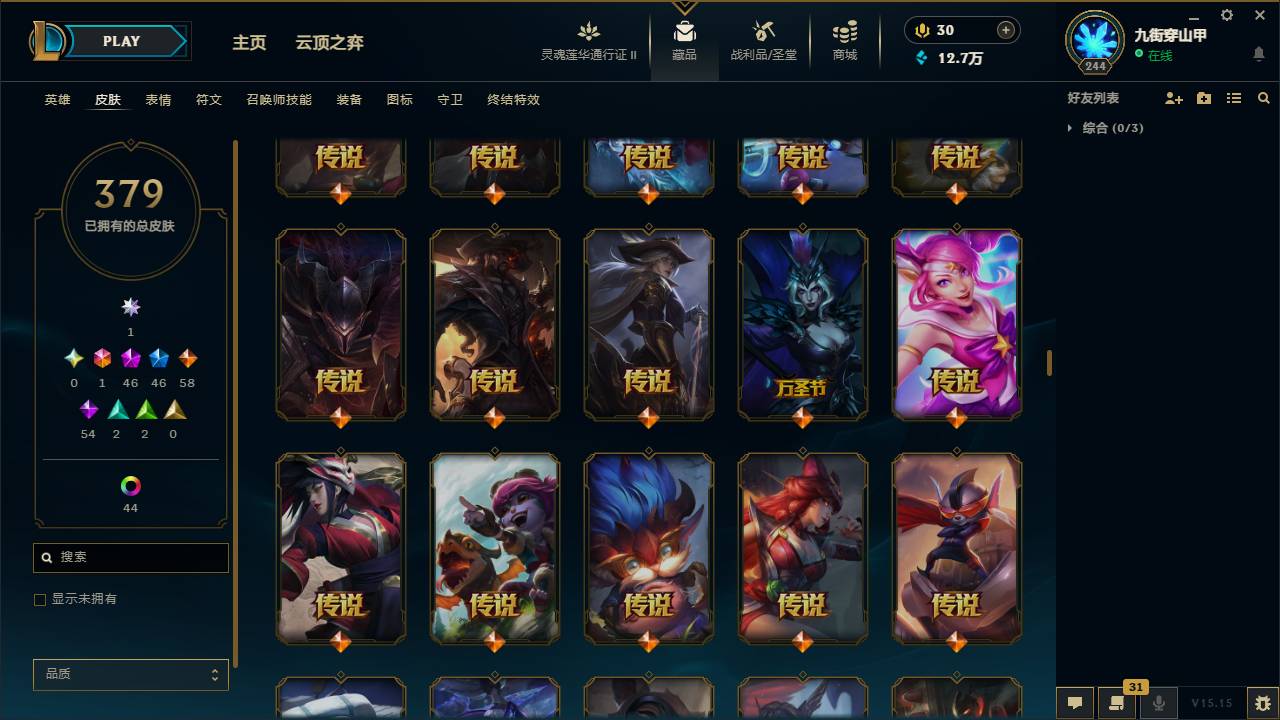This screenshot has height=720, width=1280.
Task: Open the chat with 31 unread messages
Action: [x=1117, y=702]
